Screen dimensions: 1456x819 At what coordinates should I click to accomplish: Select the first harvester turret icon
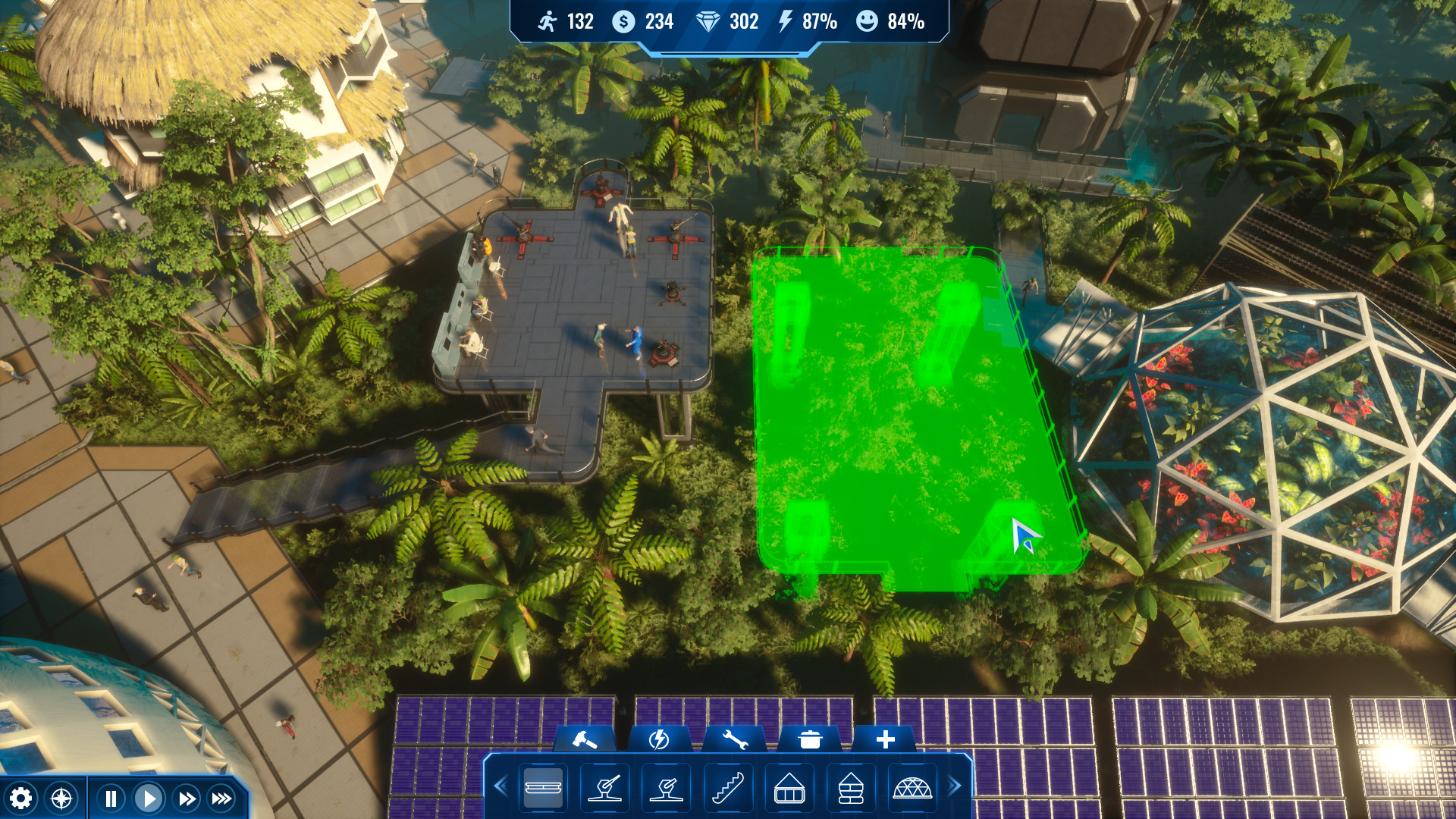click(x=604, y=789)
